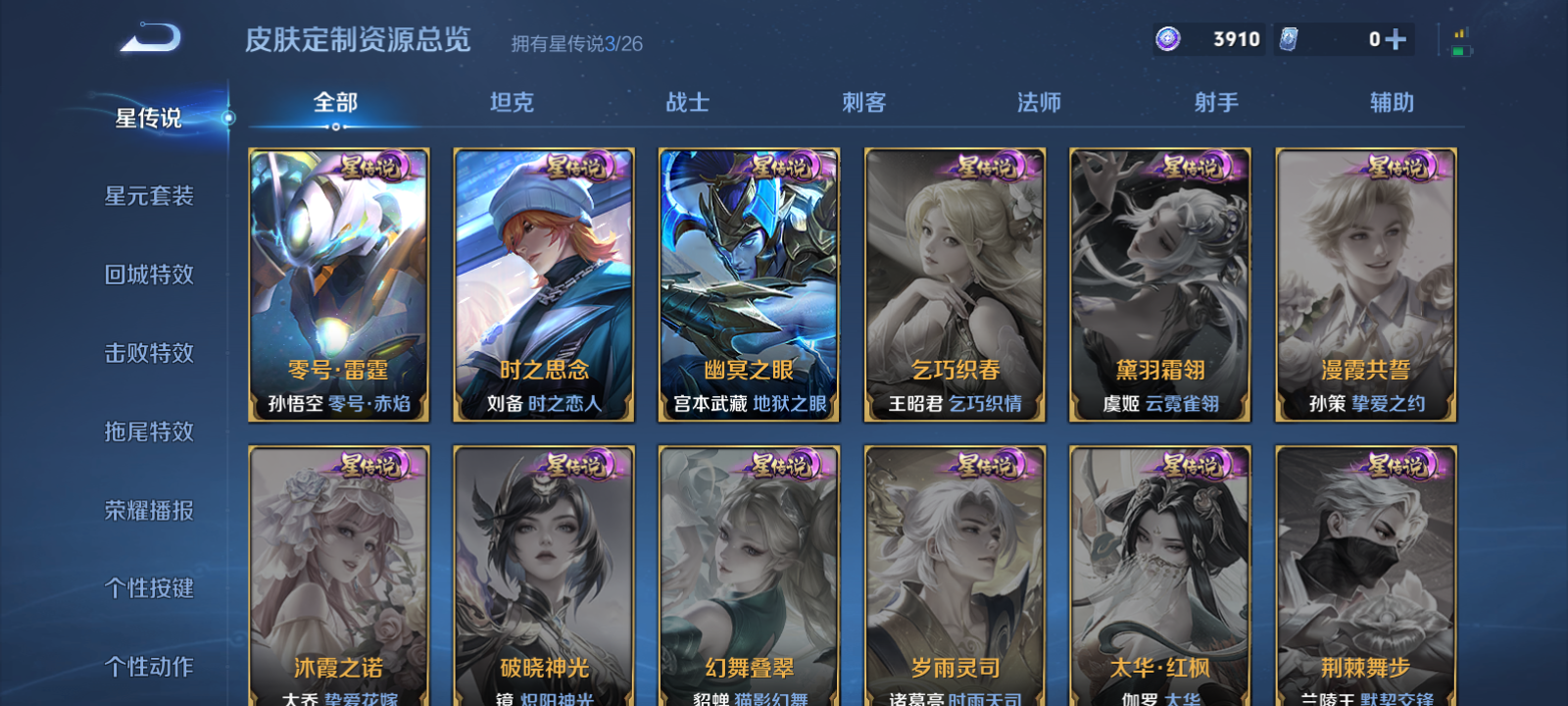Viewport: 1568px width, 706px height.
Task: Select 回城特效 in the sidebar
Action: point(149,275)
